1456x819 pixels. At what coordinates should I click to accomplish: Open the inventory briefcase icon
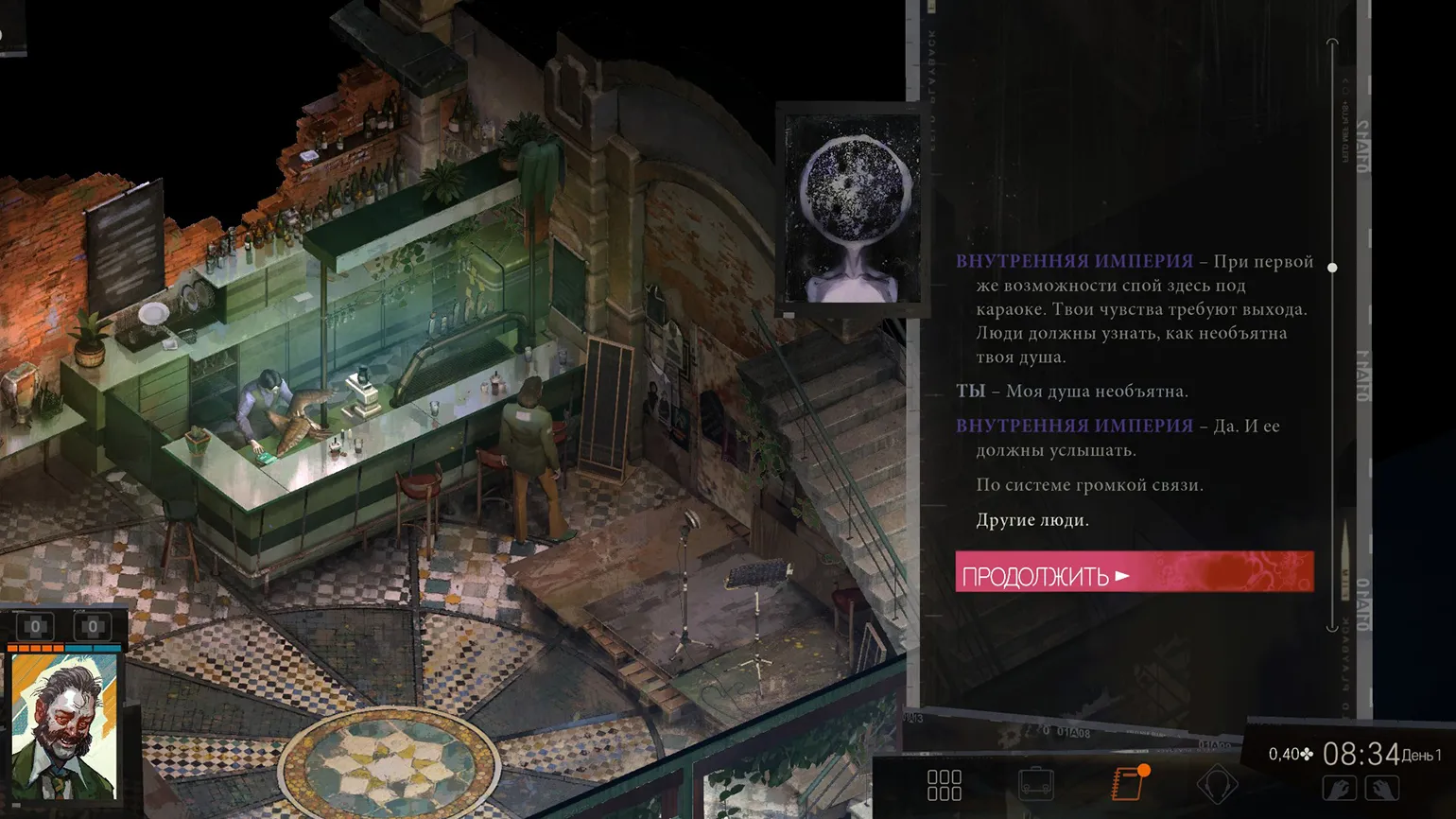[x=1036, y=784]
